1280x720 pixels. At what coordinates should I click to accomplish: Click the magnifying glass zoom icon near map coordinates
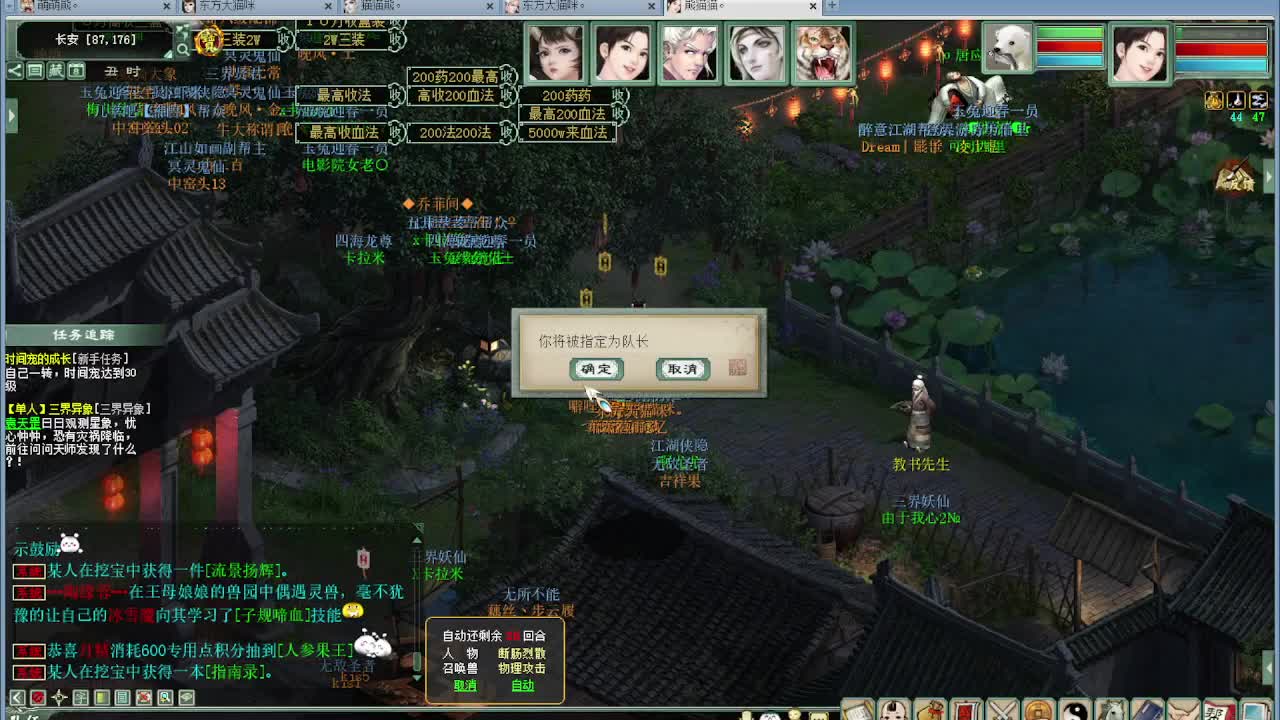click(x=185, y=47)
